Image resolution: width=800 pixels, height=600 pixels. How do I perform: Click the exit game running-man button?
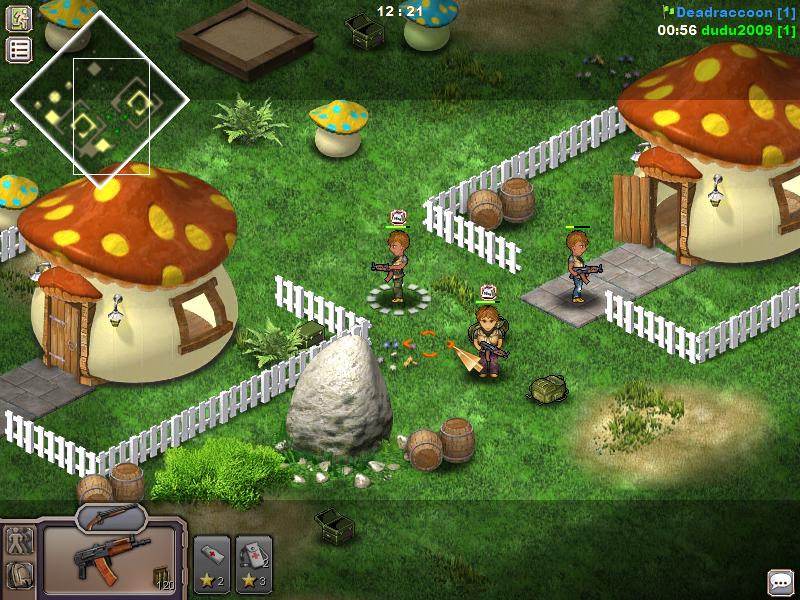click(x=19, y=18)
